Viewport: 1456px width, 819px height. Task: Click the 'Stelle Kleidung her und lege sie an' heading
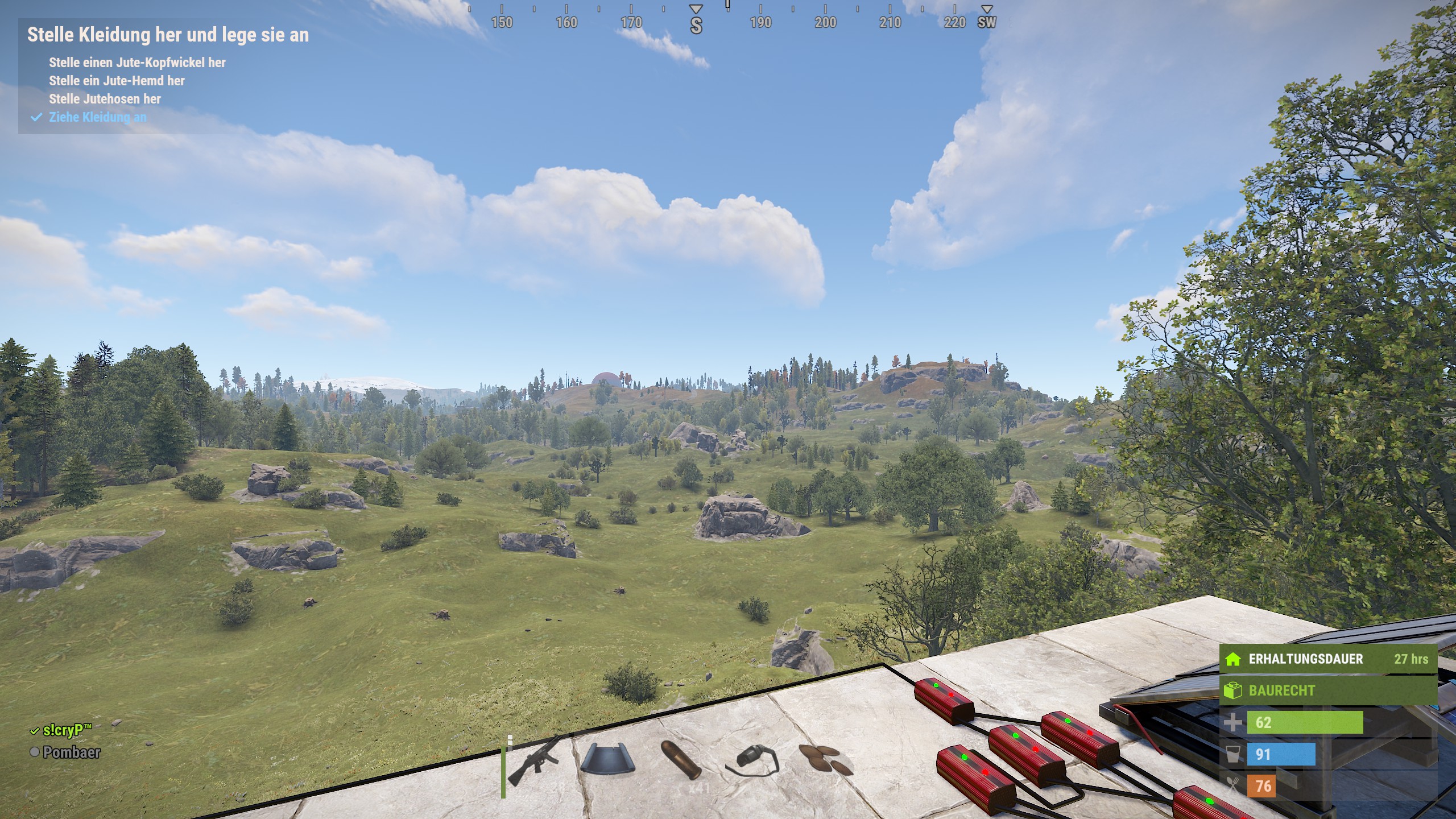tap(168, 35)
